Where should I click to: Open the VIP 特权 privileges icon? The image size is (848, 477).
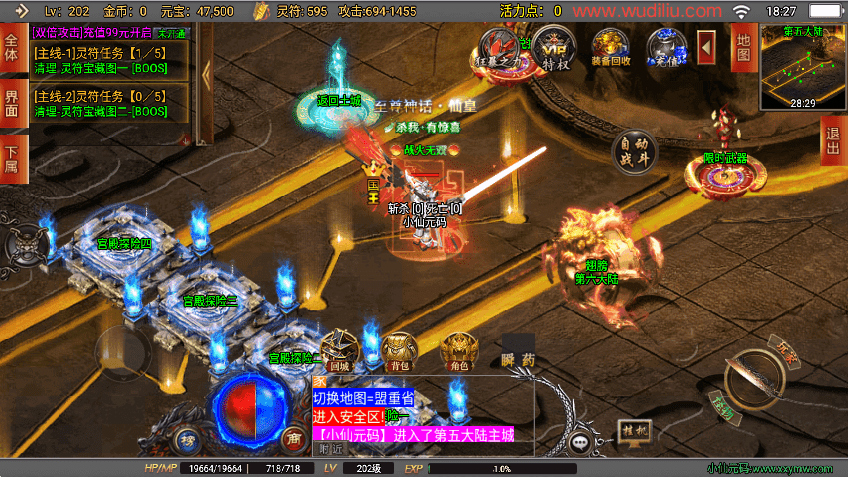555,45
